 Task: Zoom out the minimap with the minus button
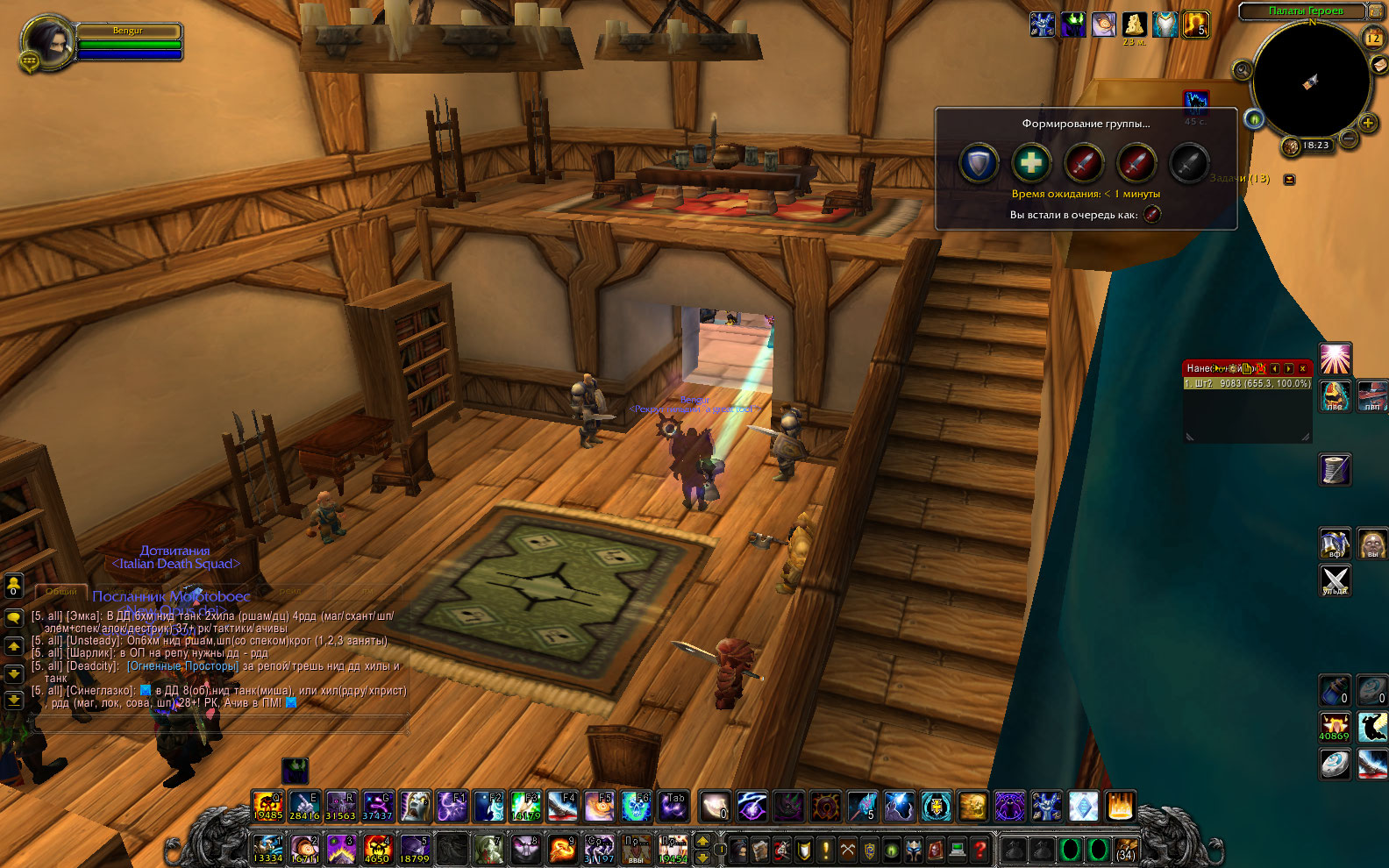[1350, 139]
